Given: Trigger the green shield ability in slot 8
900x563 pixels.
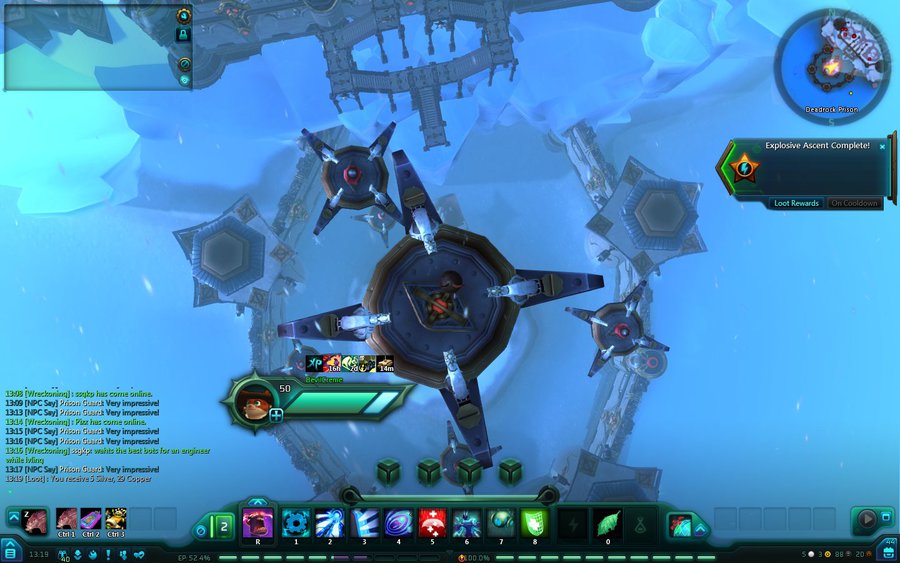Looking at the screenshot, I should [534, 523].
